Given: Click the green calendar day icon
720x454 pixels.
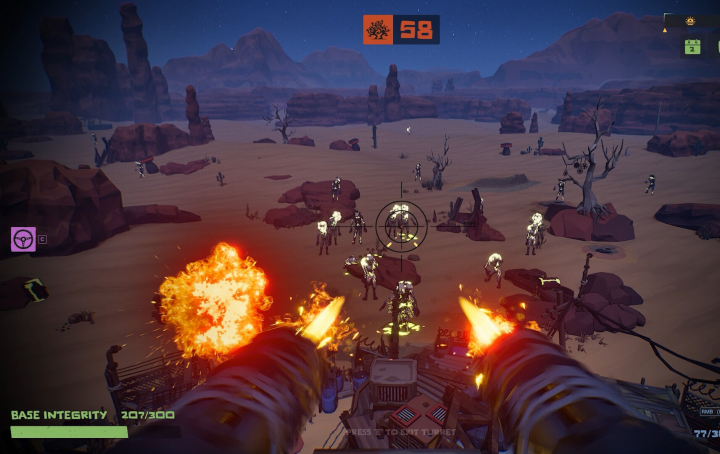Looking at the screenshot, I should tap(692, 46).
